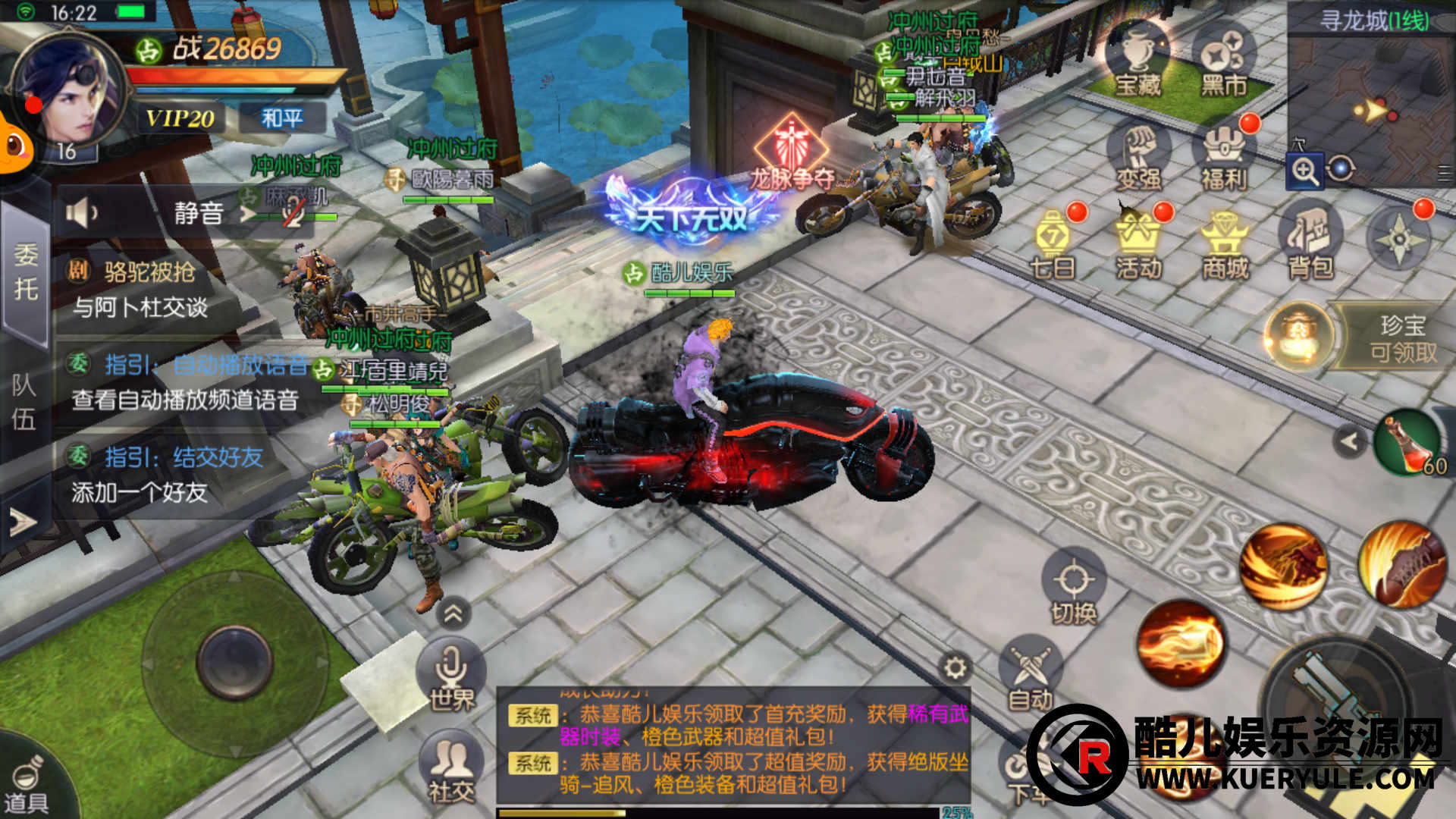
Task: Open the 背包 backpack inventory
Action: [1310, 243]
